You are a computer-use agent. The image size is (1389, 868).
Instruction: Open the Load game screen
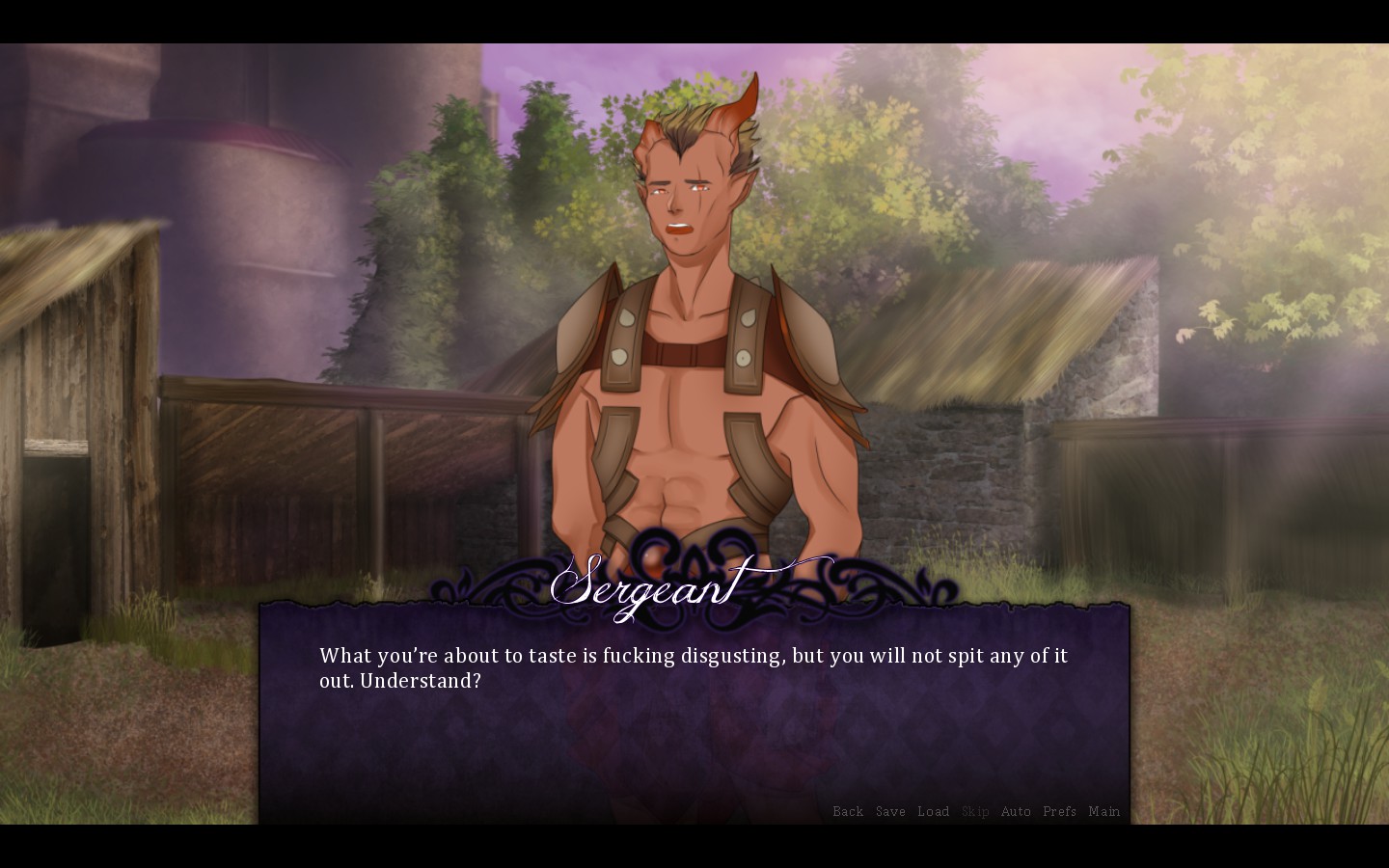click(x=933, y=812)
